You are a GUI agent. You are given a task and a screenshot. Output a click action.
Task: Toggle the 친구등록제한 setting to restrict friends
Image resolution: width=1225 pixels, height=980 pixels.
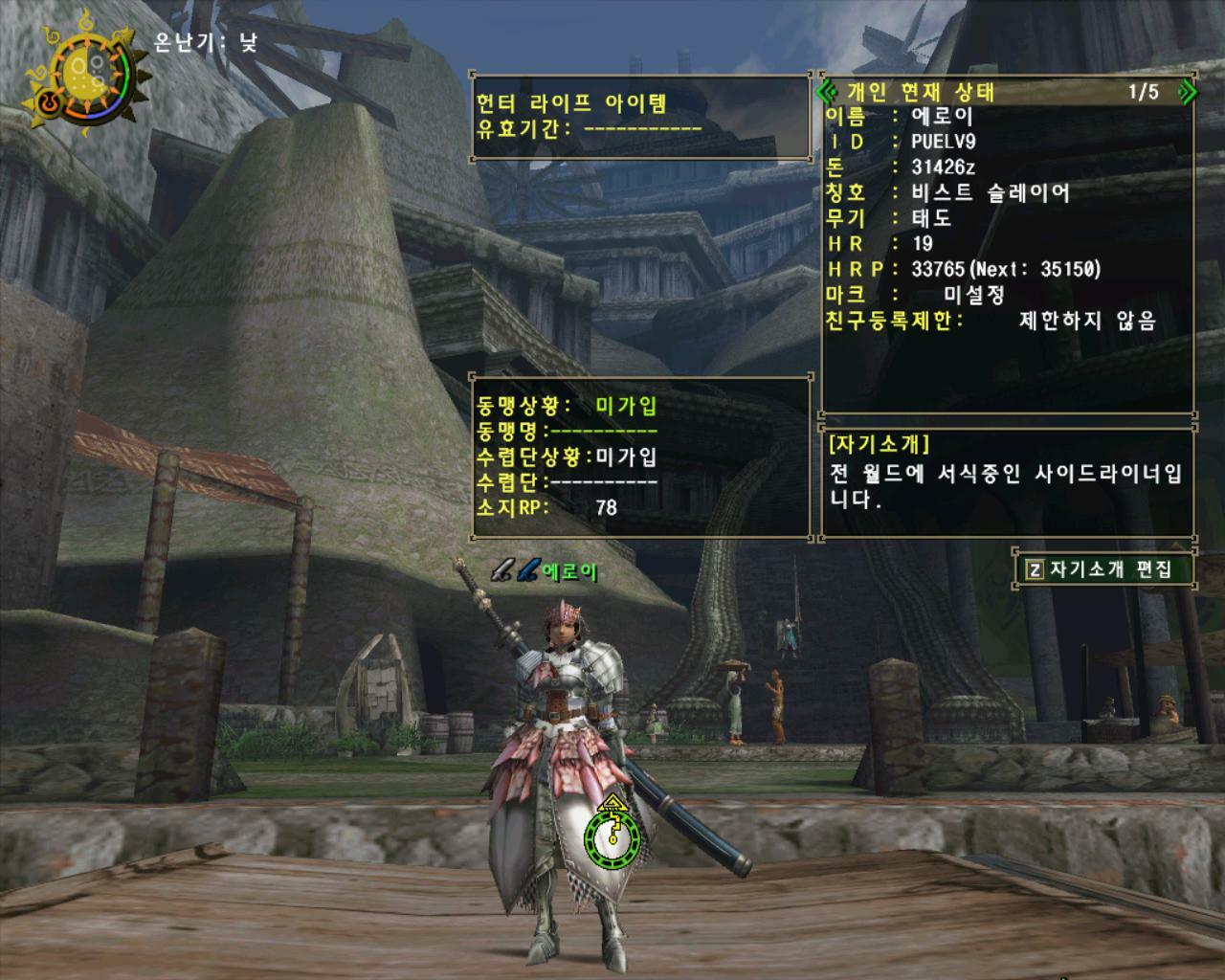pos(1086,323)
